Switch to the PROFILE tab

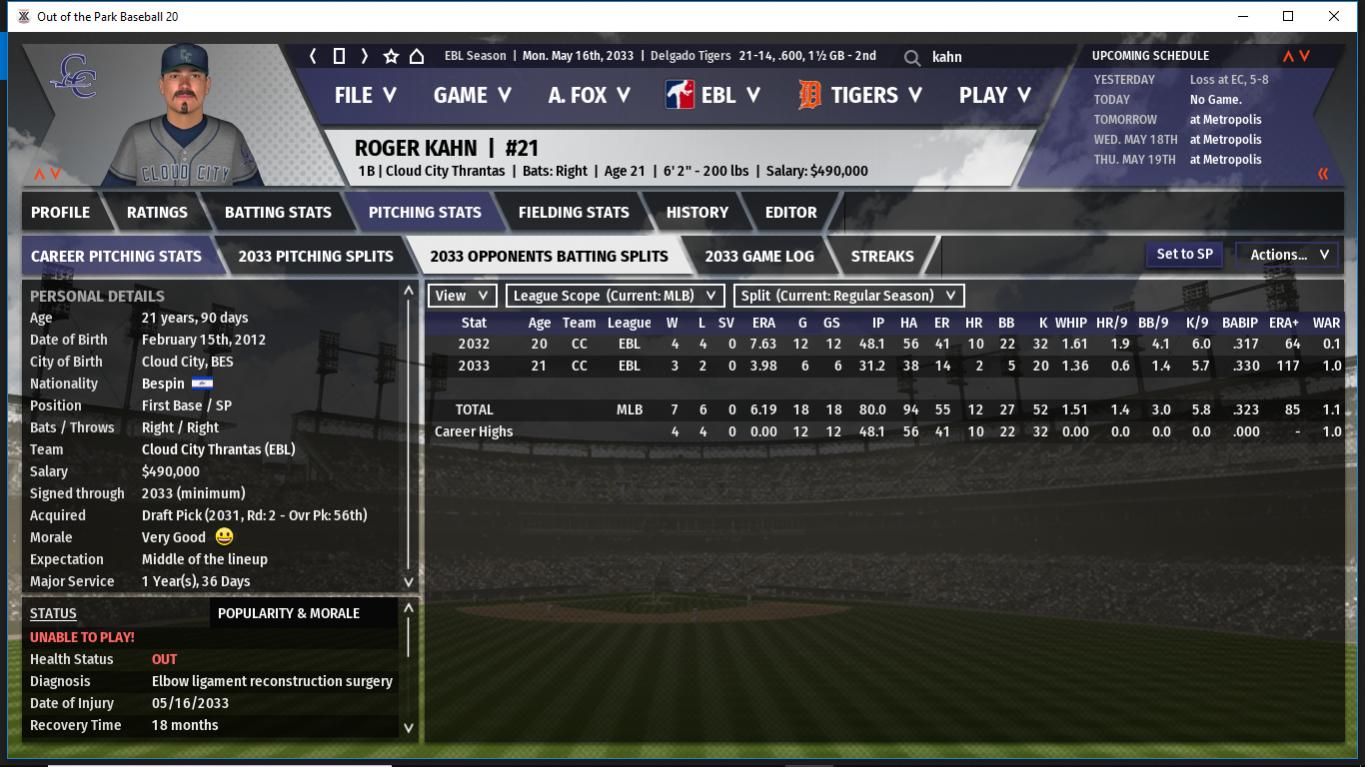tap(61, 212)
